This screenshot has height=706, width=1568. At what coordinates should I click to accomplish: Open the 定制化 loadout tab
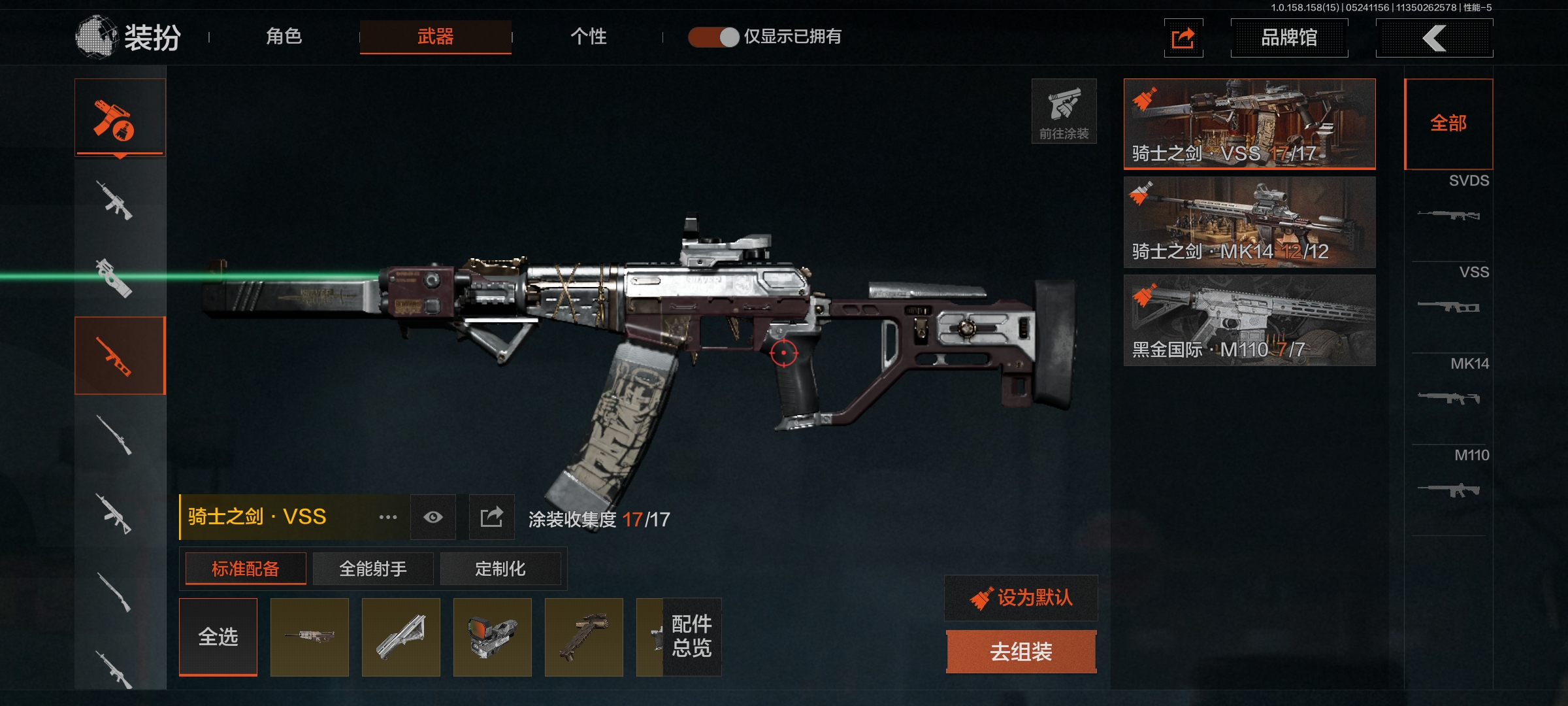tap(500, 569)
